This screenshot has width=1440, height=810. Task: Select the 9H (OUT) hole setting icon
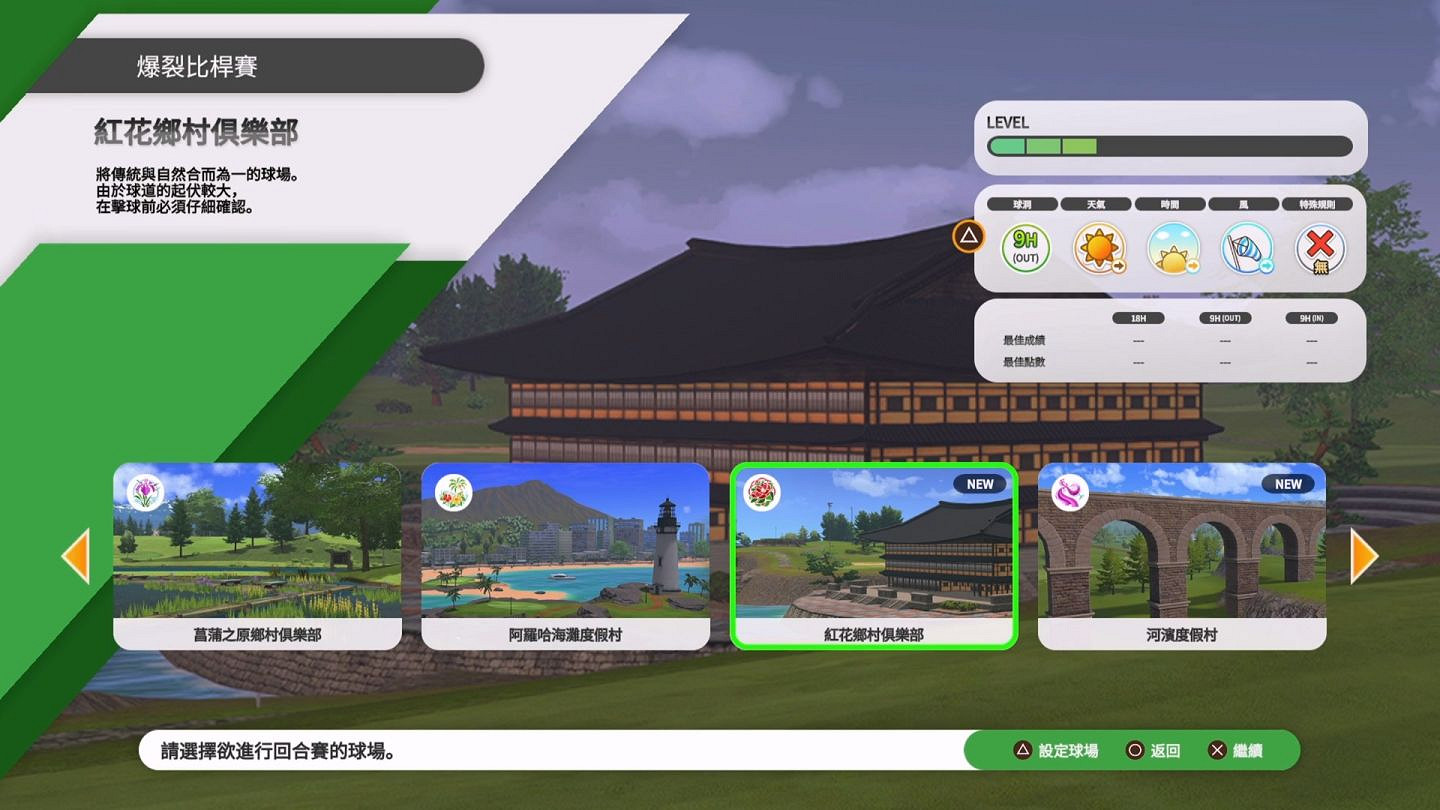[1024, 248]
